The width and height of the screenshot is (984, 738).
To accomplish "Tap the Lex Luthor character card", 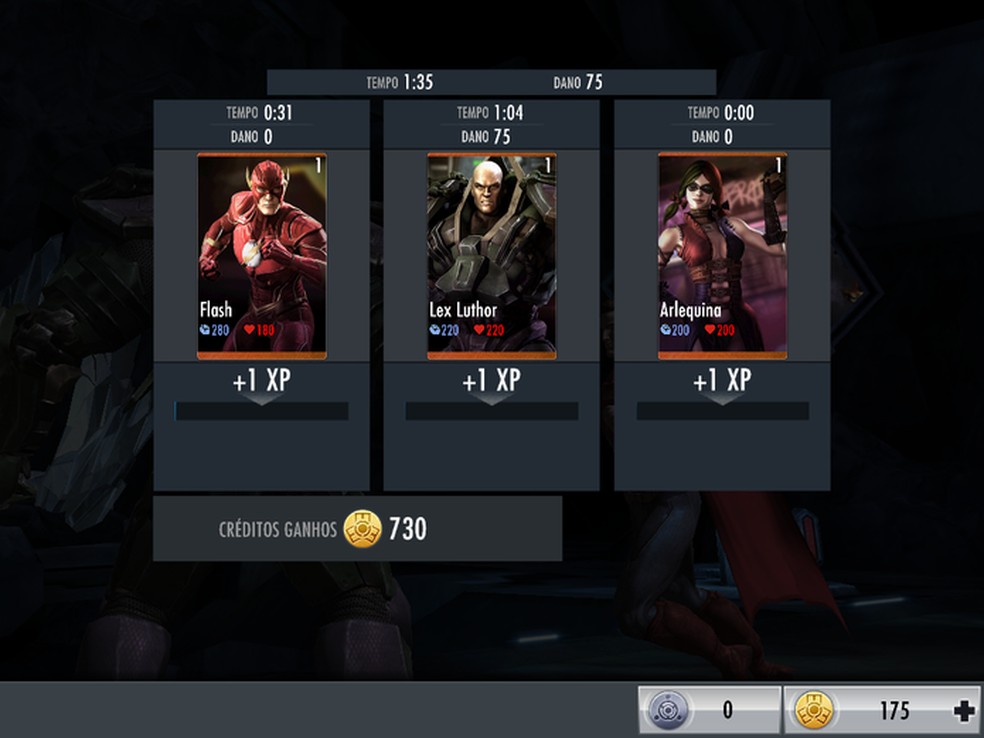I will click(492, 255).
